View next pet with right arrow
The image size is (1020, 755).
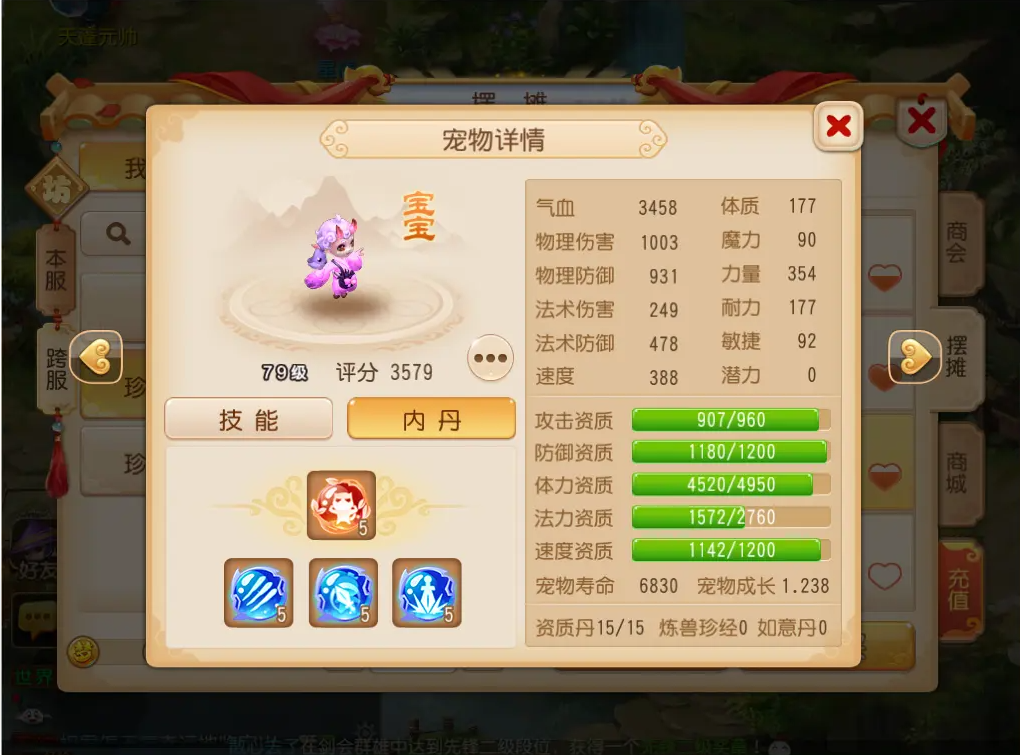[913, 357]
